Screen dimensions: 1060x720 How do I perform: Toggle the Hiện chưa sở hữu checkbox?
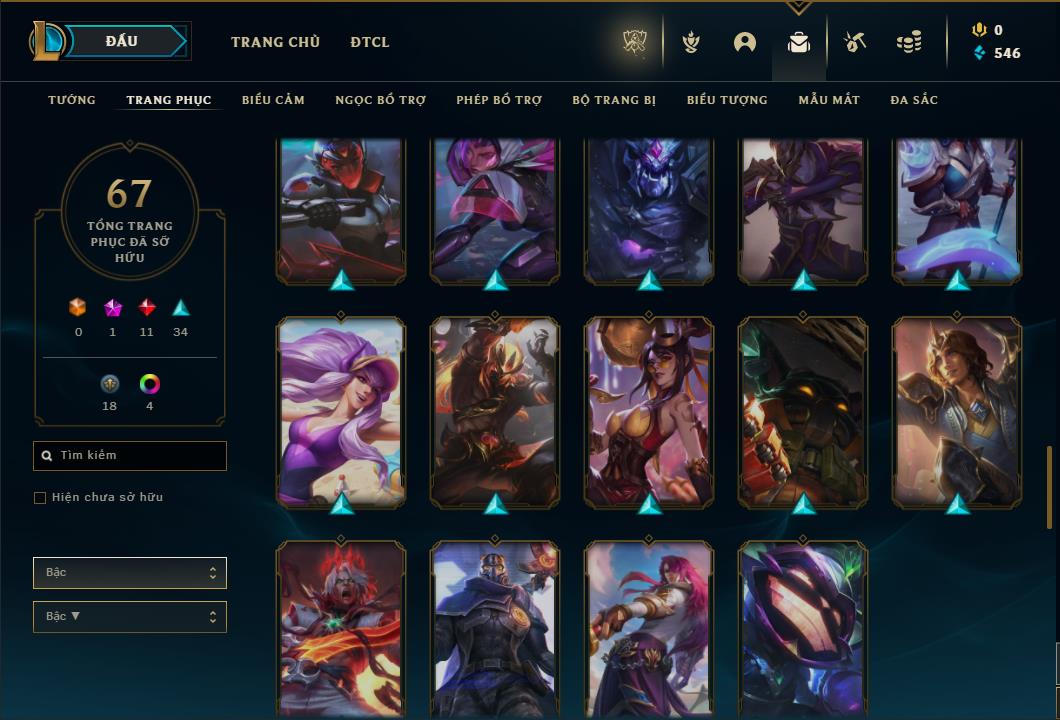click(40, 498)
